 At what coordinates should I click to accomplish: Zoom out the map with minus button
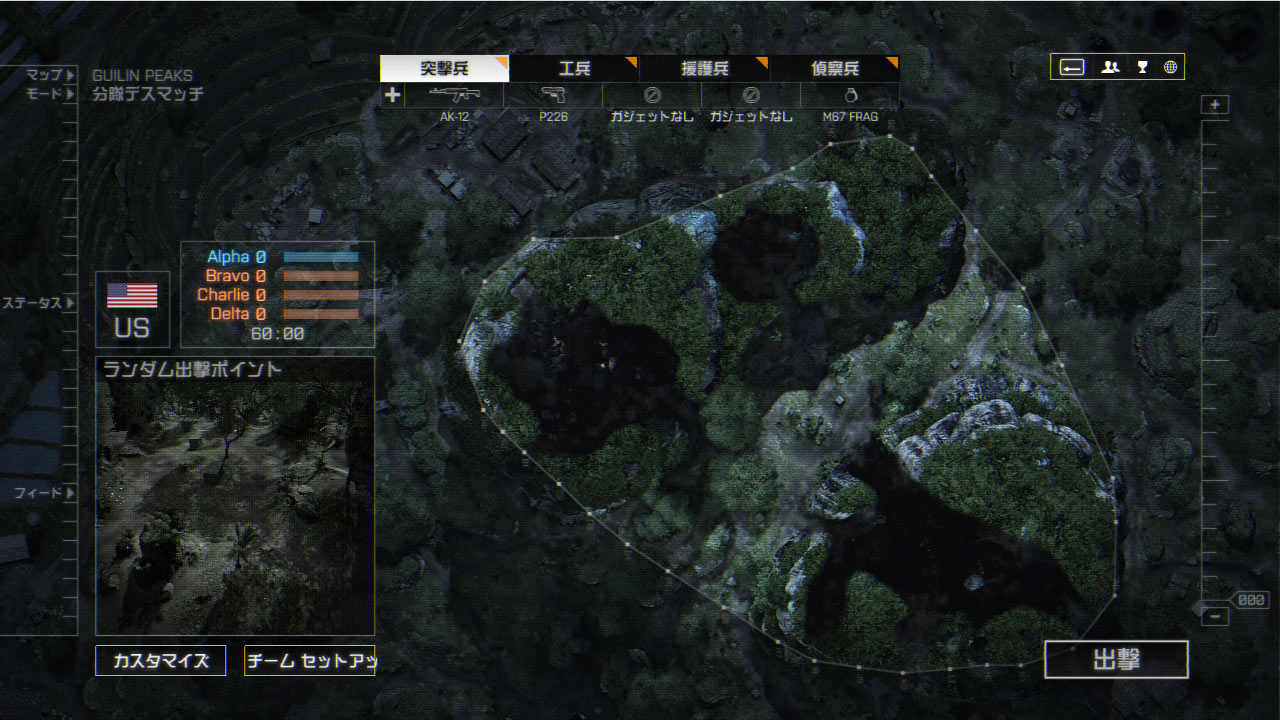(1215, 617)
